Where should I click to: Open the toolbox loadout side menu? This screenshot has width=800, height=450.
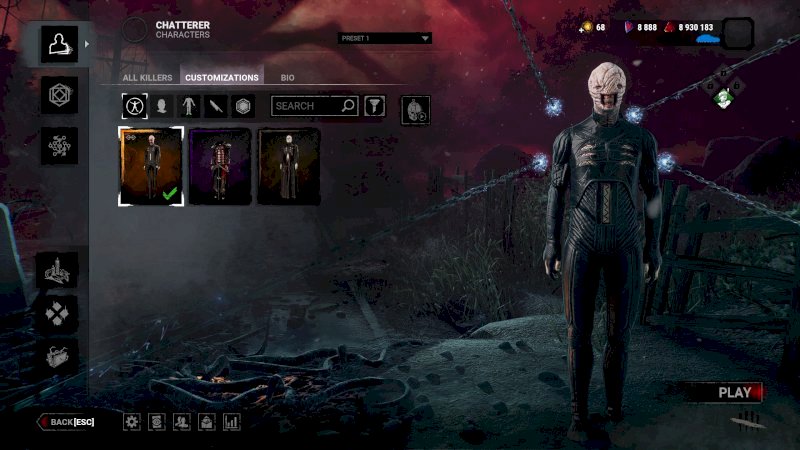[x=59, y=358]
